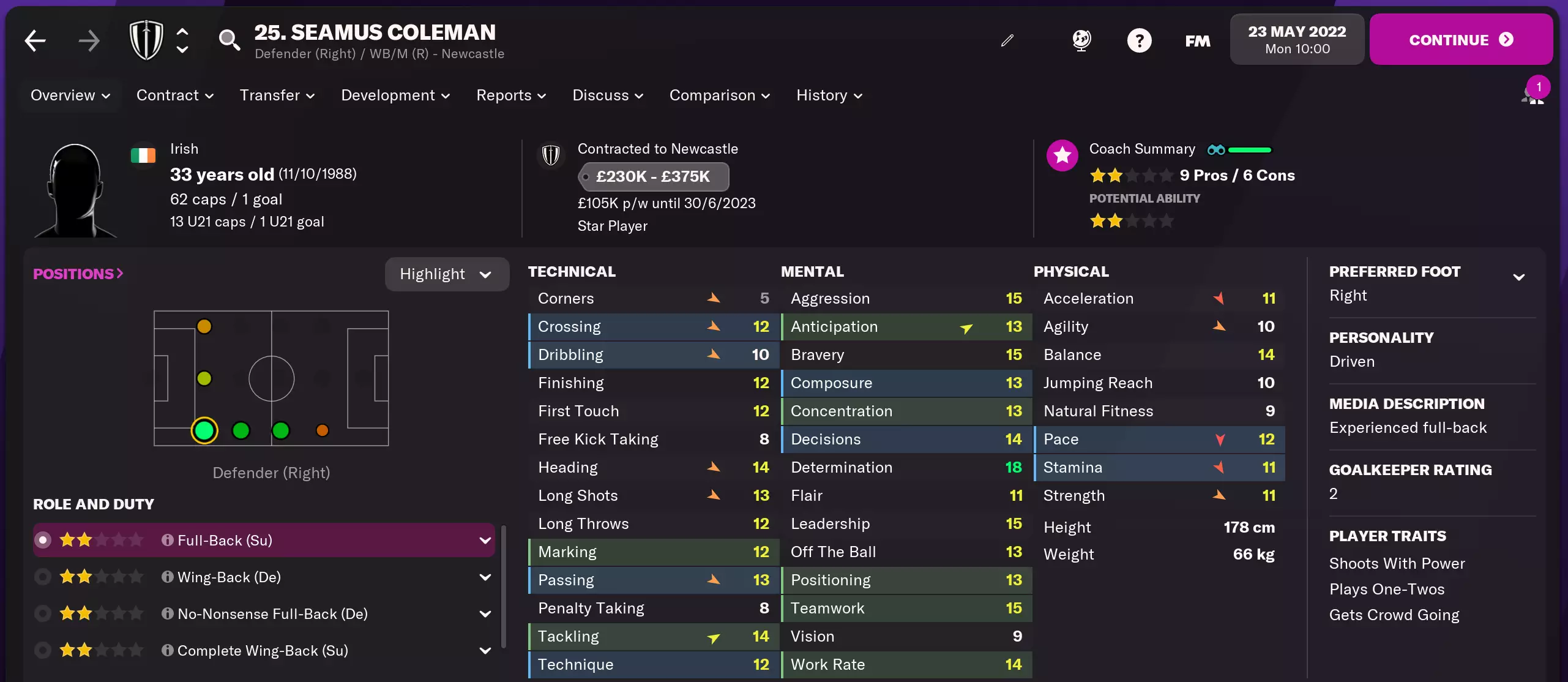1568x682 pixels.
Task: Select Complete Wing-Back (Su) role
Action: point(263,651)
